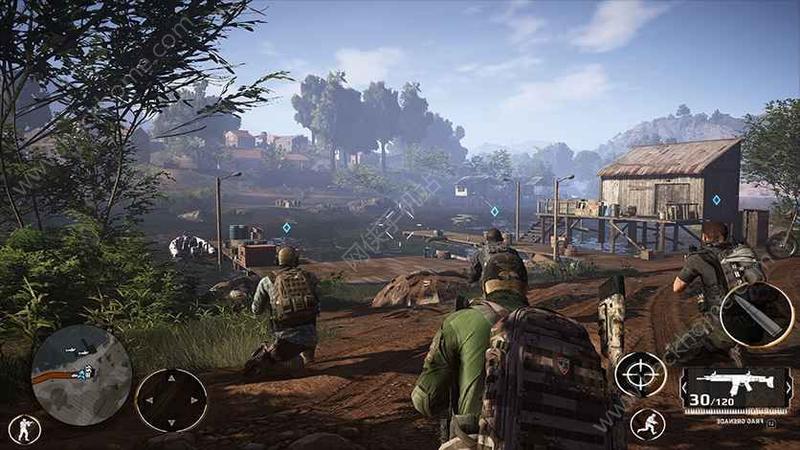This screenshot has width=800, height=450.
Task: Tap the standing soldier stance icon
Action: point(24,429)
